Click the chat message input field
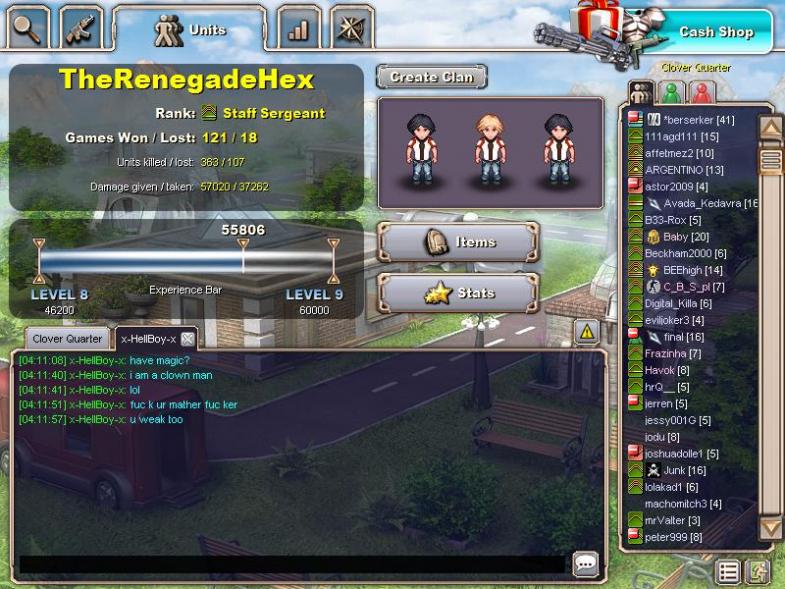Image resolution: width=785 pixels, height=589 pixels. [292, 564]
